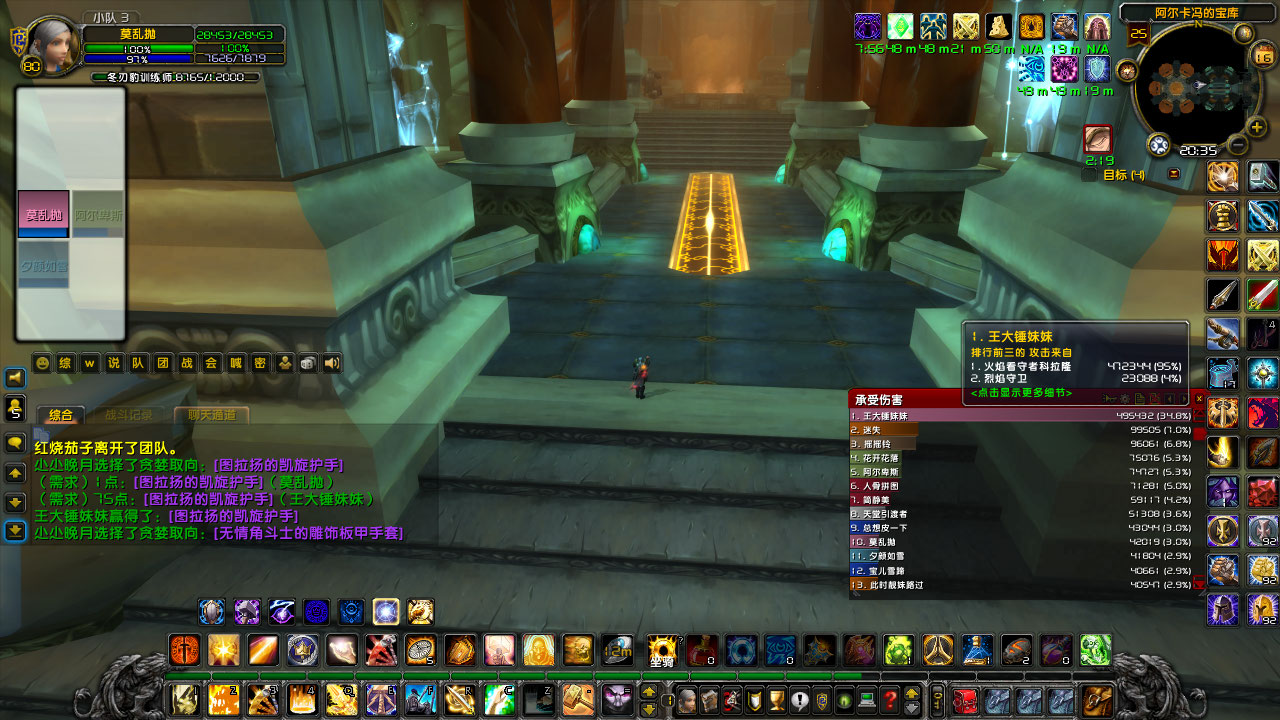Toggle the chat speaker sound button
Image resolution: width=1280 pixels, height=720 pixels.
click(330, 363)
